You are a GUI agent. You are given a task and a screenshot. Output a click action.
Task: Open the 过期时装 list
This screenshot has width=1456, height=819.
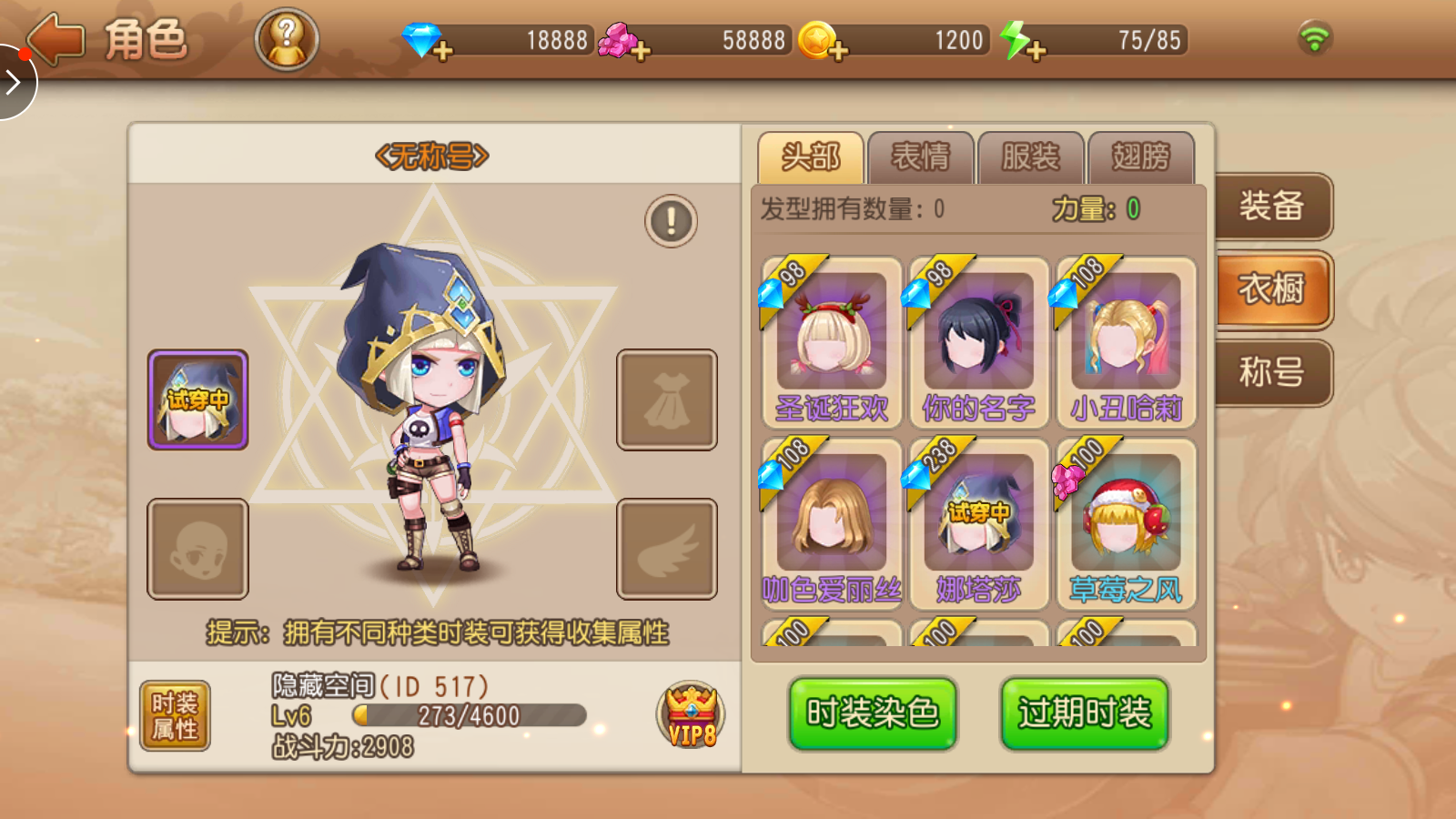[1084, 713]
